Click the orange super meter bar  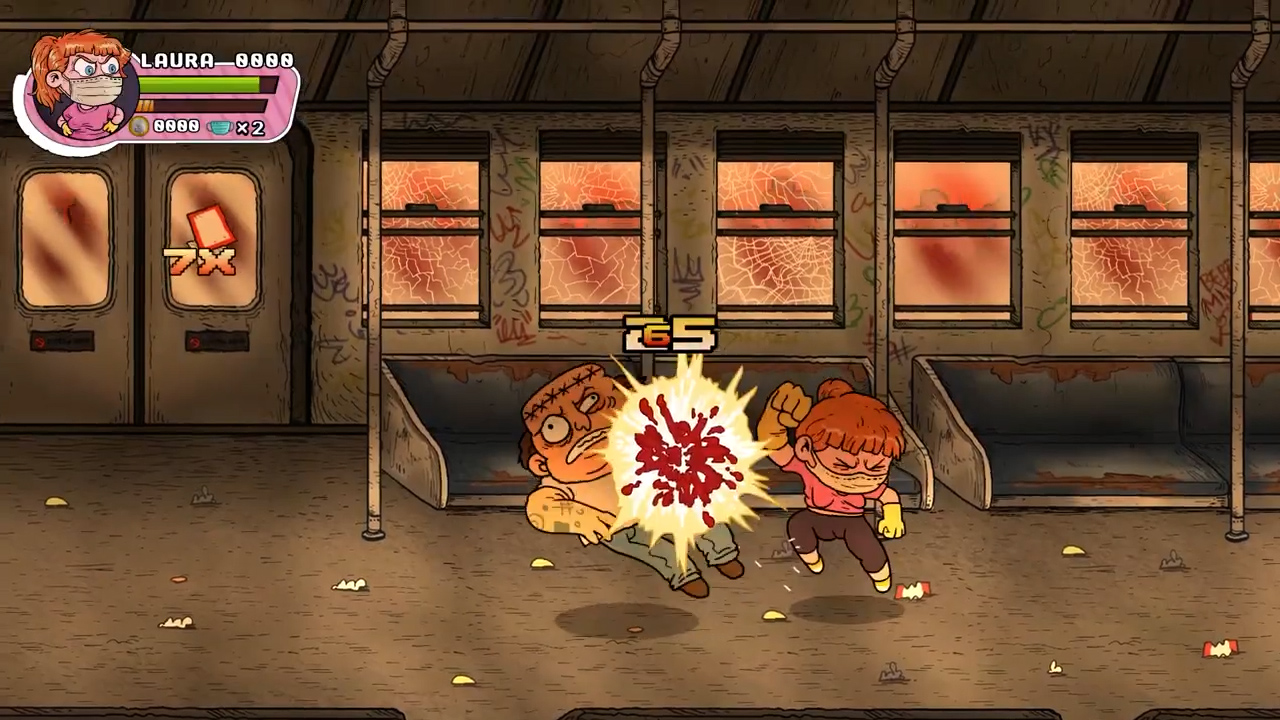point(200,105)
